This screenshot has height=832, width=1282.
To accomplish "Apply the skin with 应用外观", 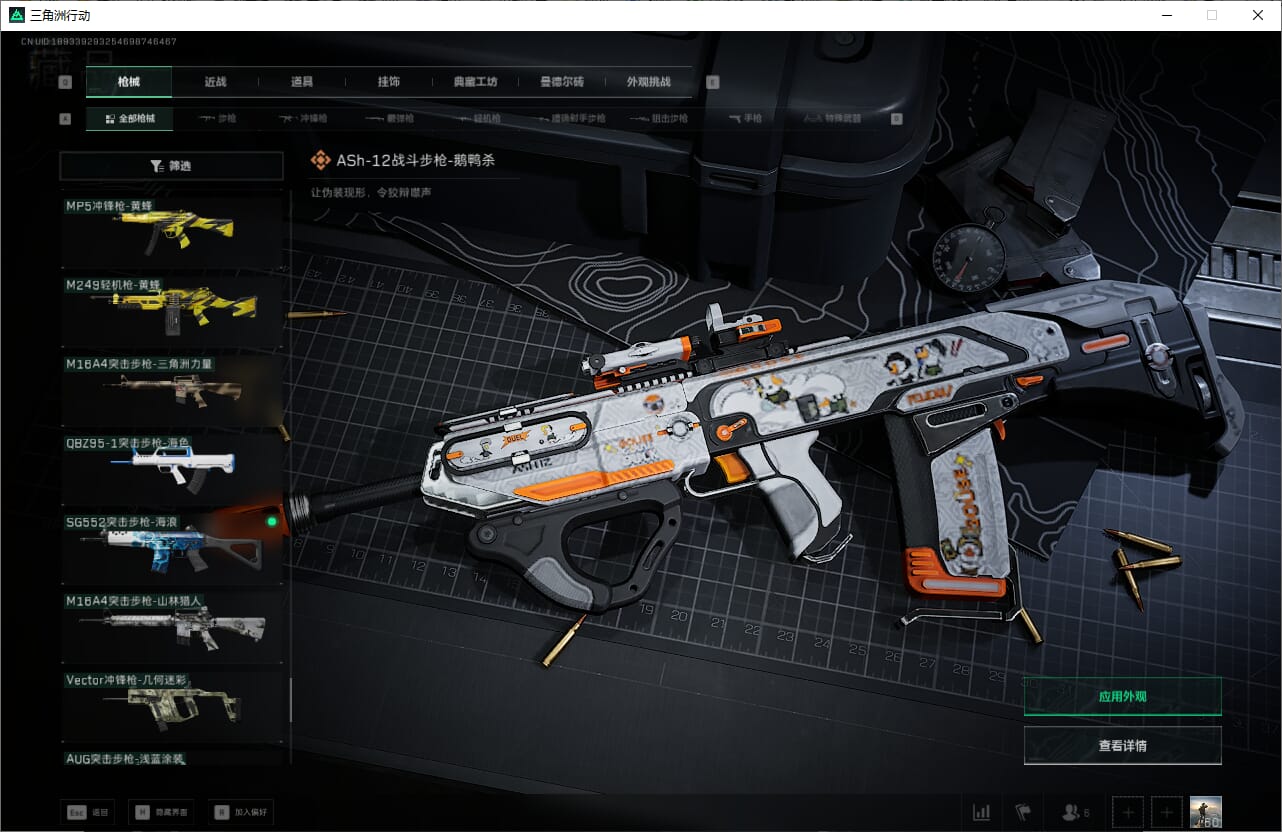I will click(1122, 696).
